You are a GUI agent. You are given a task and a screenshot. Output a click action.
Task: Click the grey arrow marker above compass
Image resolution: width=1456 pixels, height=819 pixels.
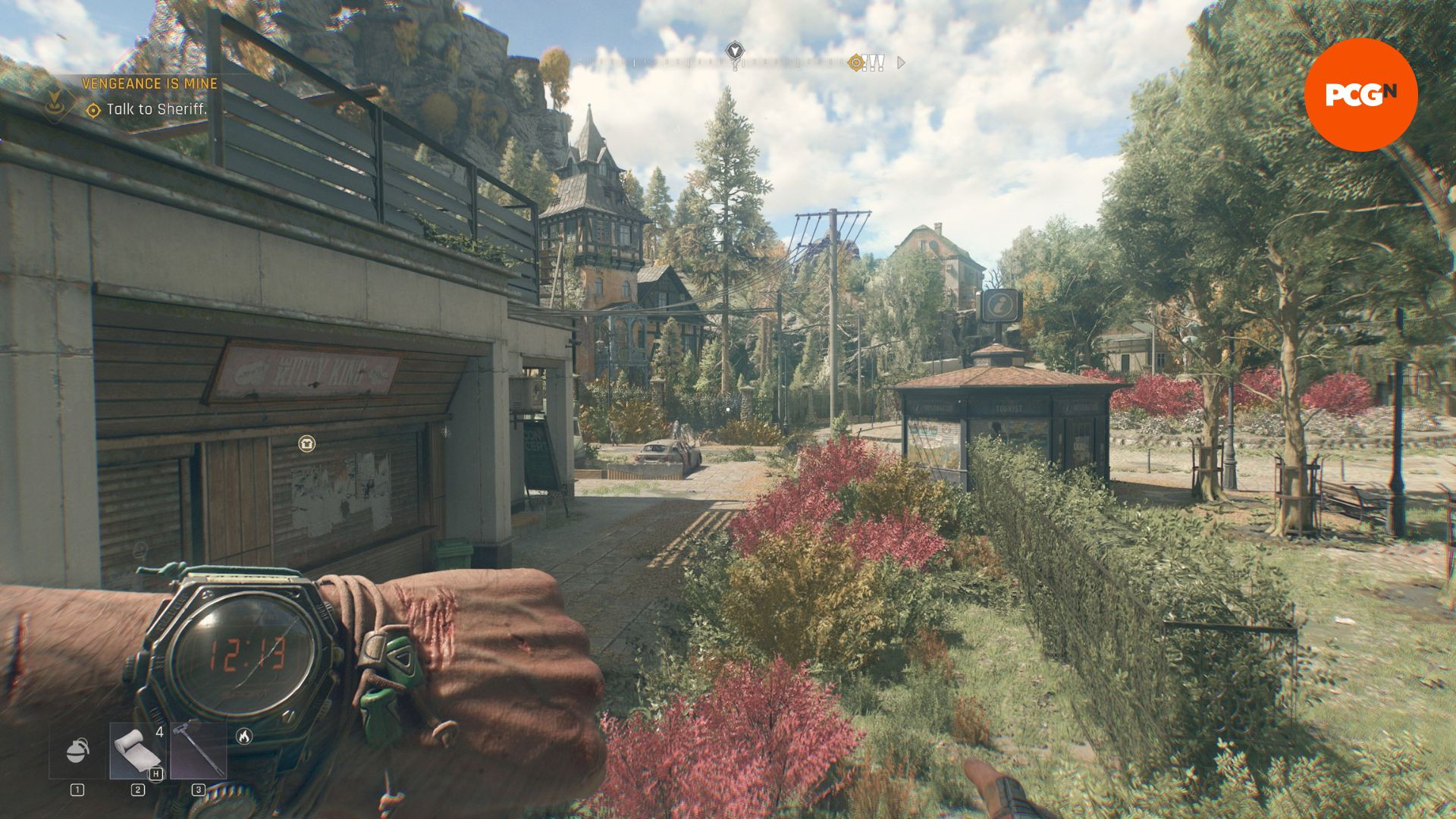tap(734, 51)
